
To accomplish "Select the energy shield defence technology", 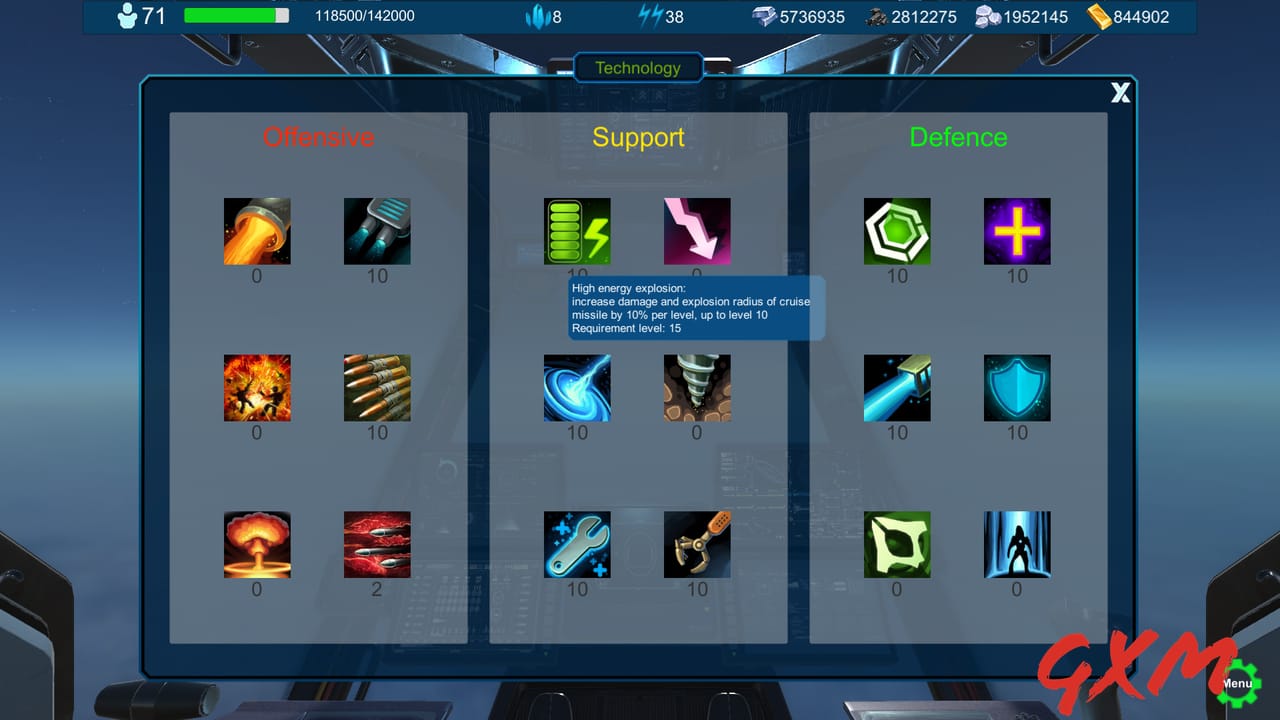I will [1017, 387].
